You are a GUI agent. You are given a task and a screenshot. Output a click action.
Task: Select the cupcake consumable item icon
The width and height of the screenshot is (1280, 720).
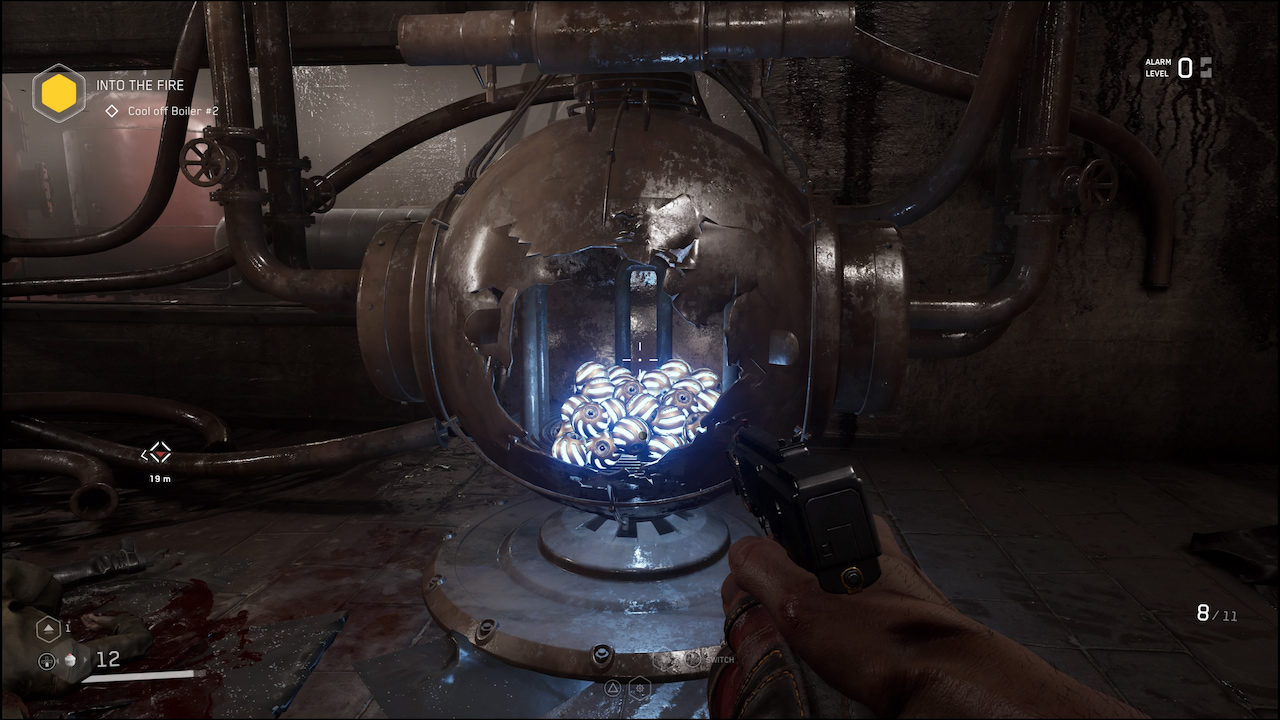pyautogui.click(x=70, y=661)
